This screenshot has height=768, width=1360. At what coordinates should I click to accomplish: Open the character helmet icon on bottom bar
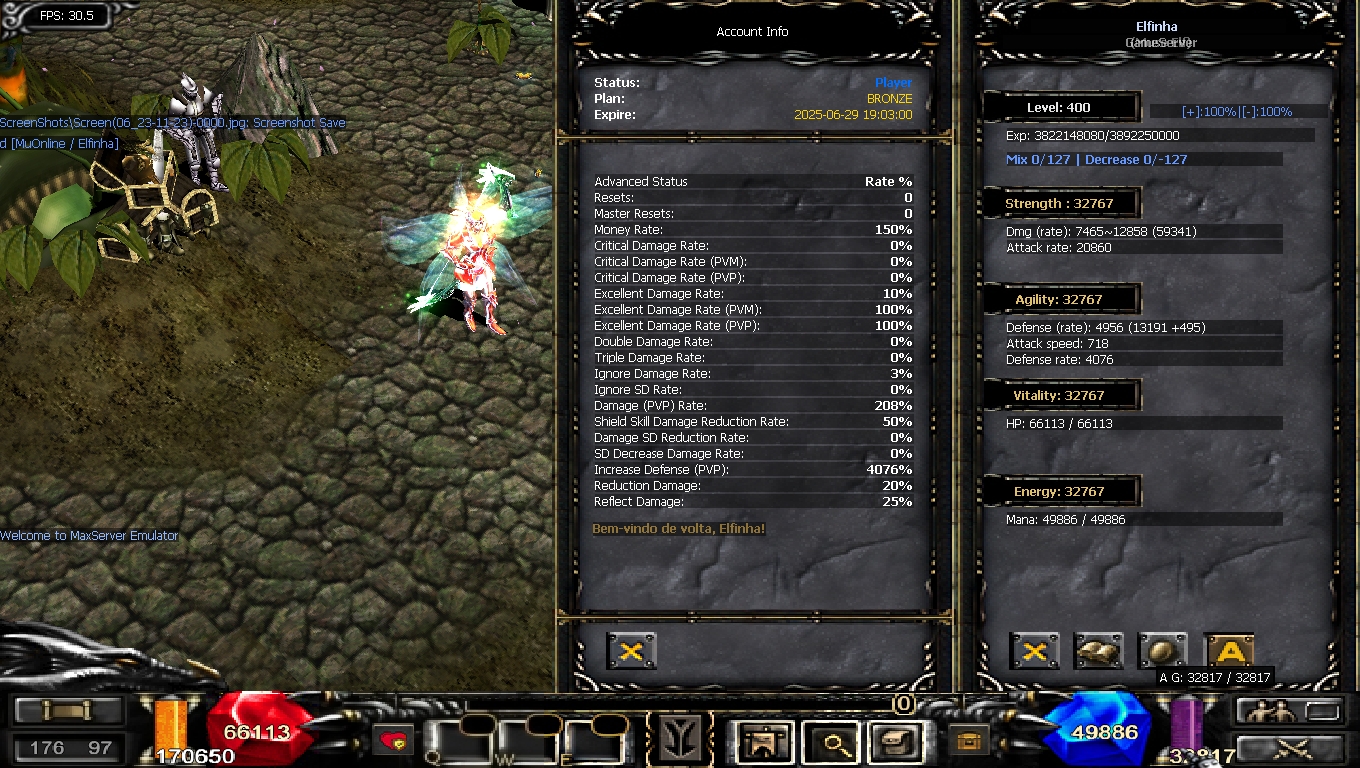point(765,742)
